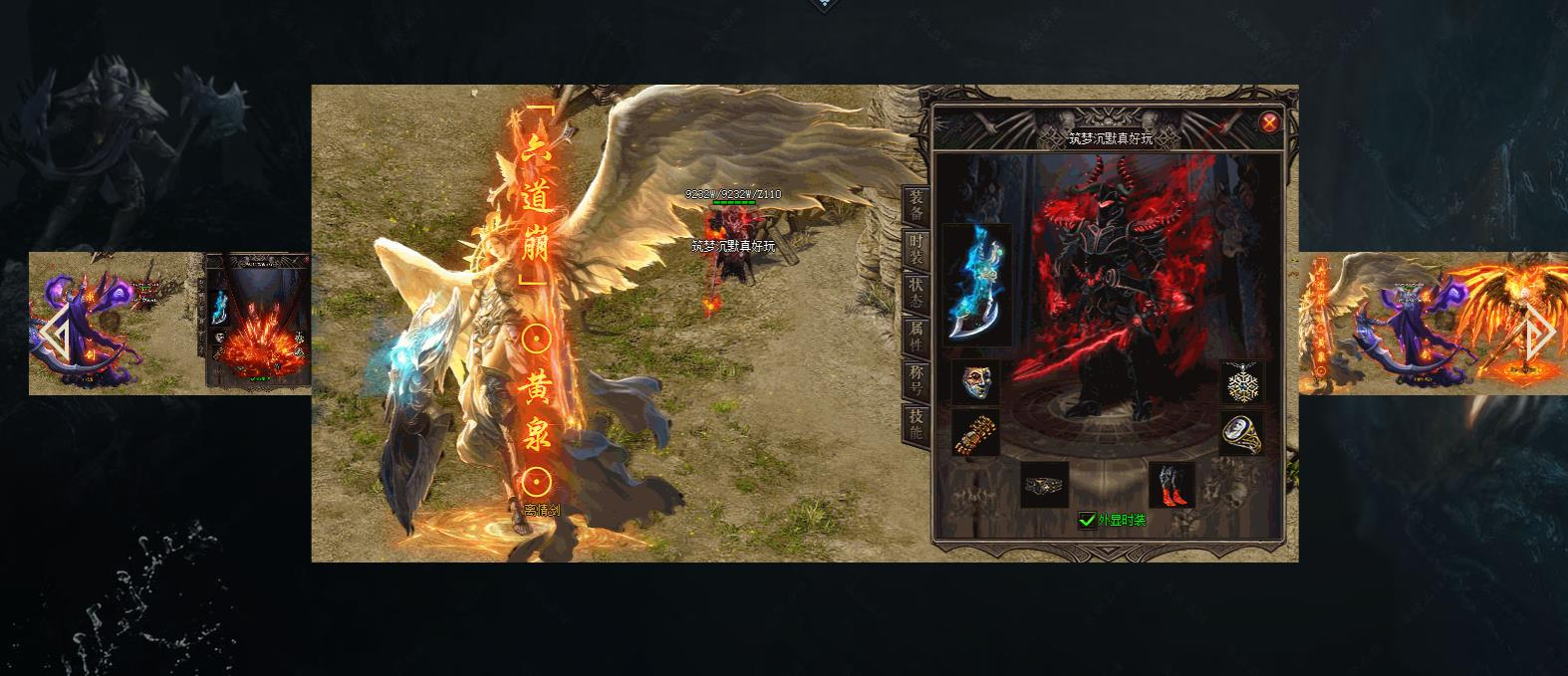Click the golden bracer slot
This screenshot has height=676, width=1568.
click(976, 433)
